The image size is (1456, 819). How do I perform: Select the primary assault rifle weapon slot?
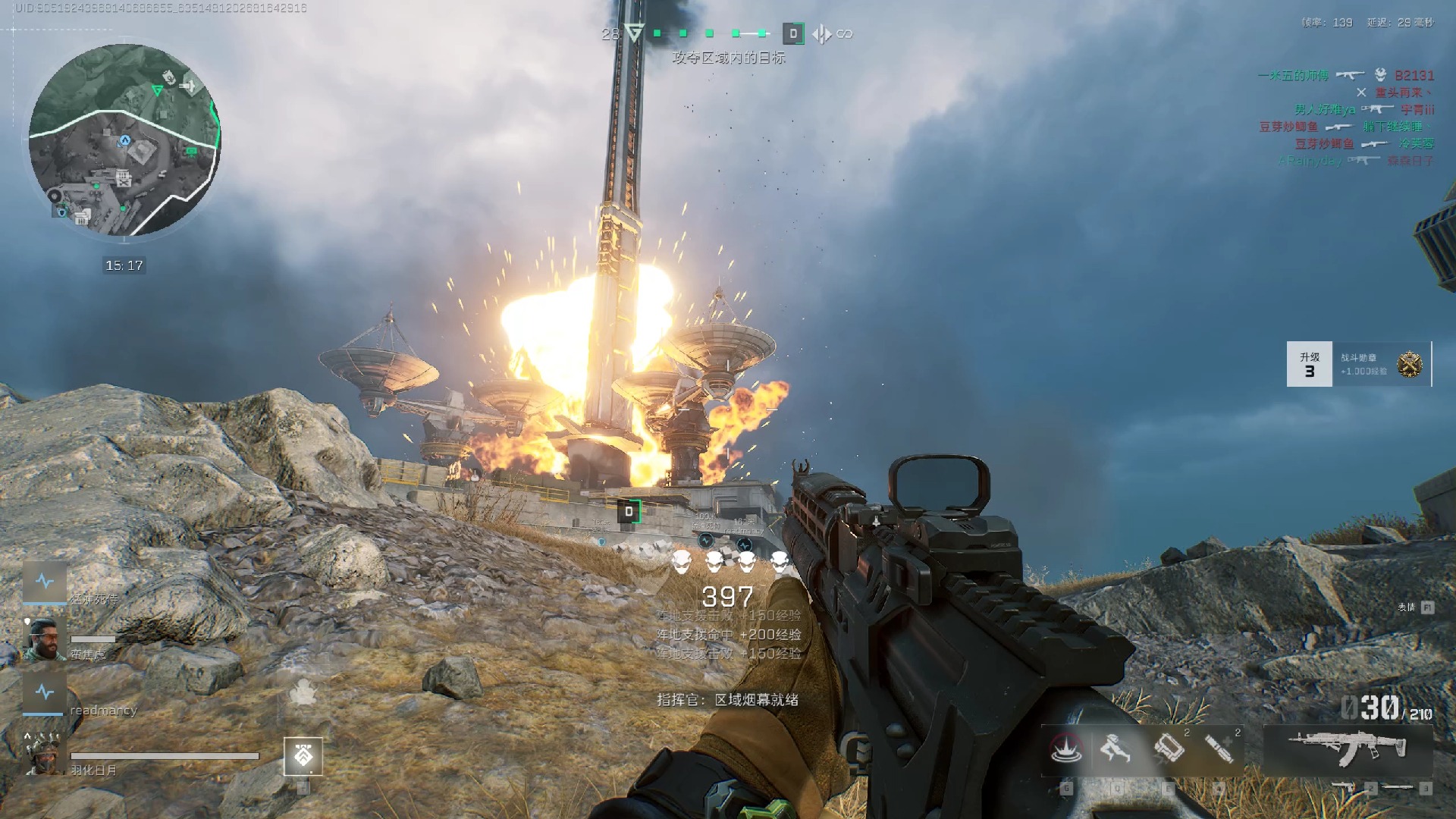(x=1348, y=748)
